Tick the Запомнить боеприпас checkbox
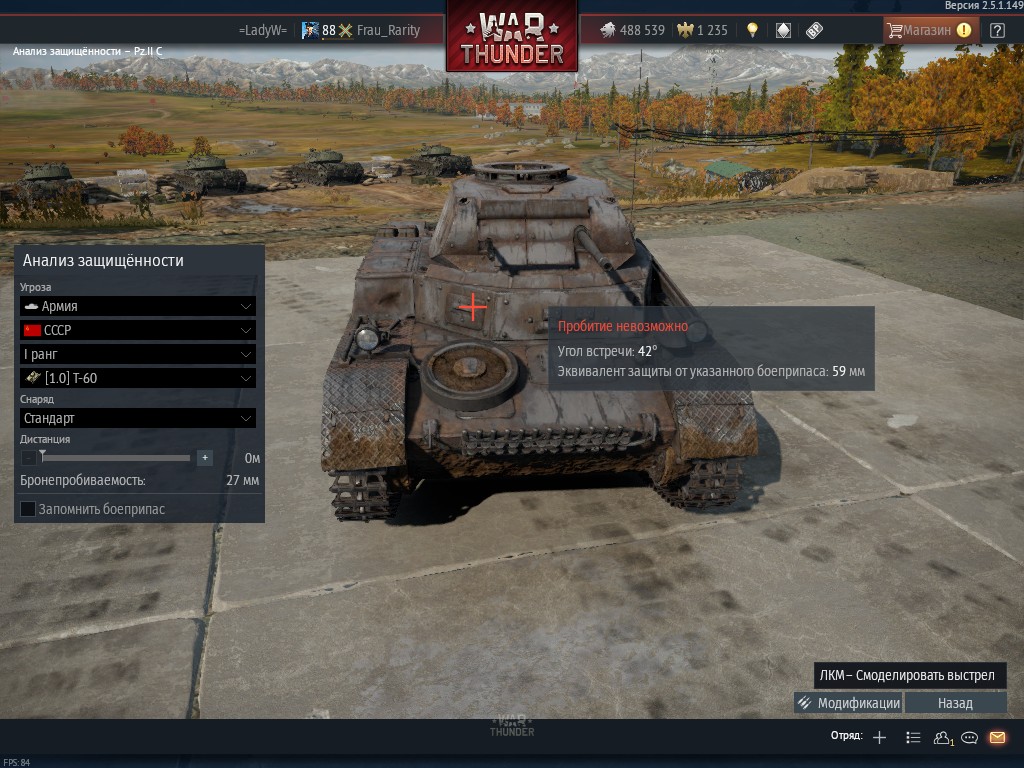The image size is (1024, 768). pos(28,509)
